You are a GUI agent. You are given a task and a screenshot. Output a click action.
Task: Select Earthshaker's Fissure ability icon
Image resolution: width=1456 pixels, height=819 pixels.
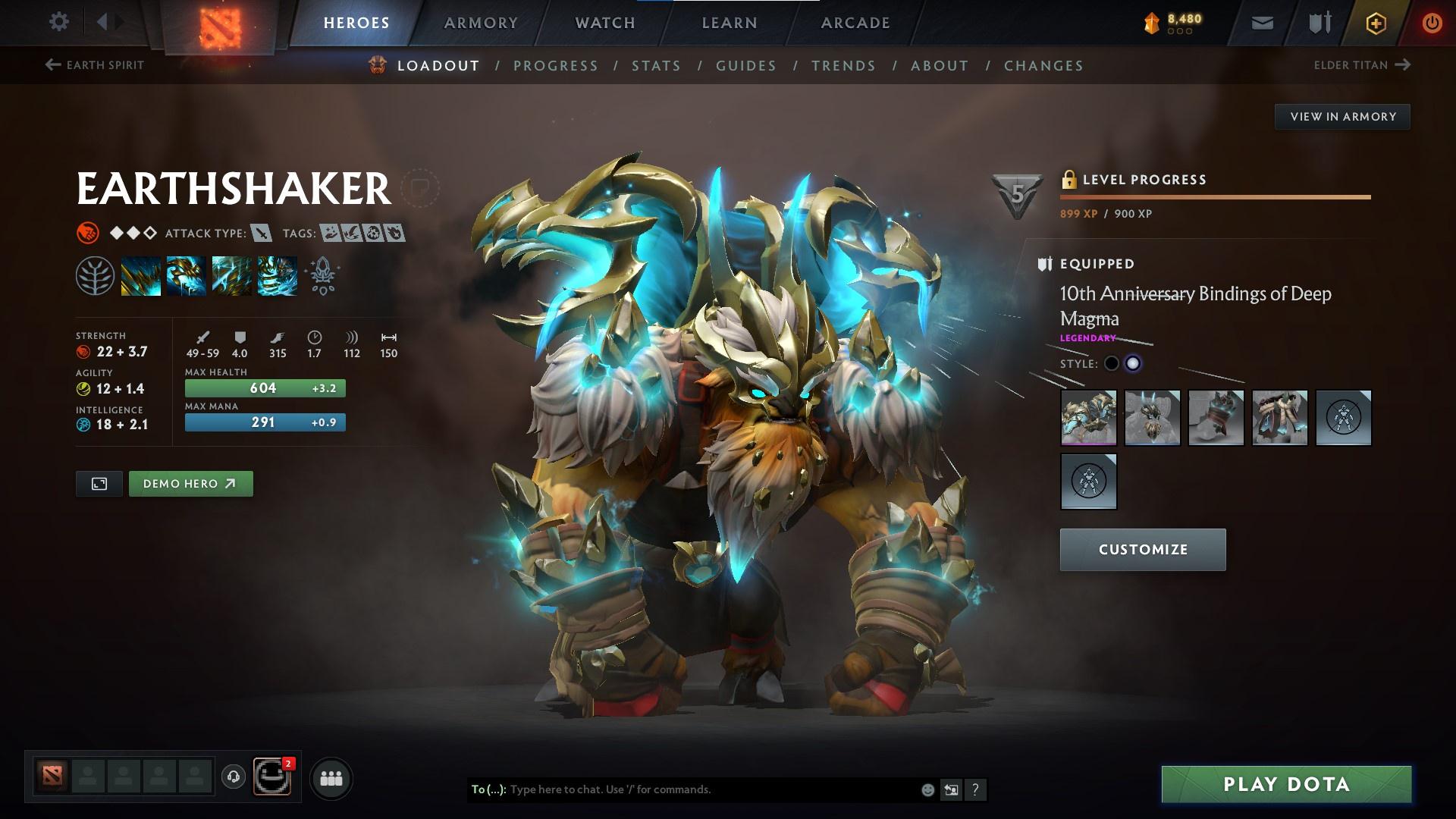(x=141, y=275)
